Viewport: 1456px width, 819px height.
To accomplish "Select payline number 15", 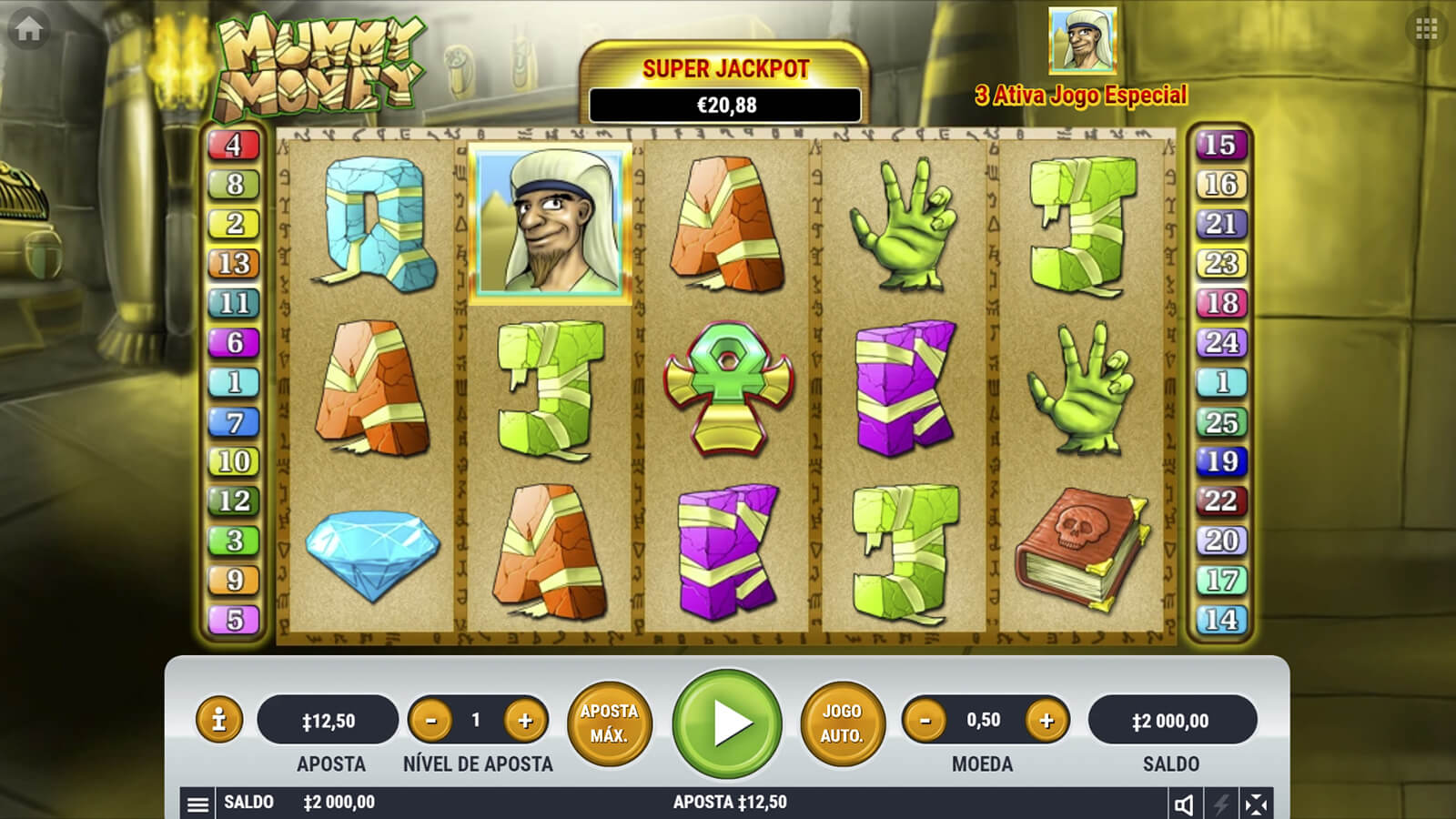I will click(1220, 145).
